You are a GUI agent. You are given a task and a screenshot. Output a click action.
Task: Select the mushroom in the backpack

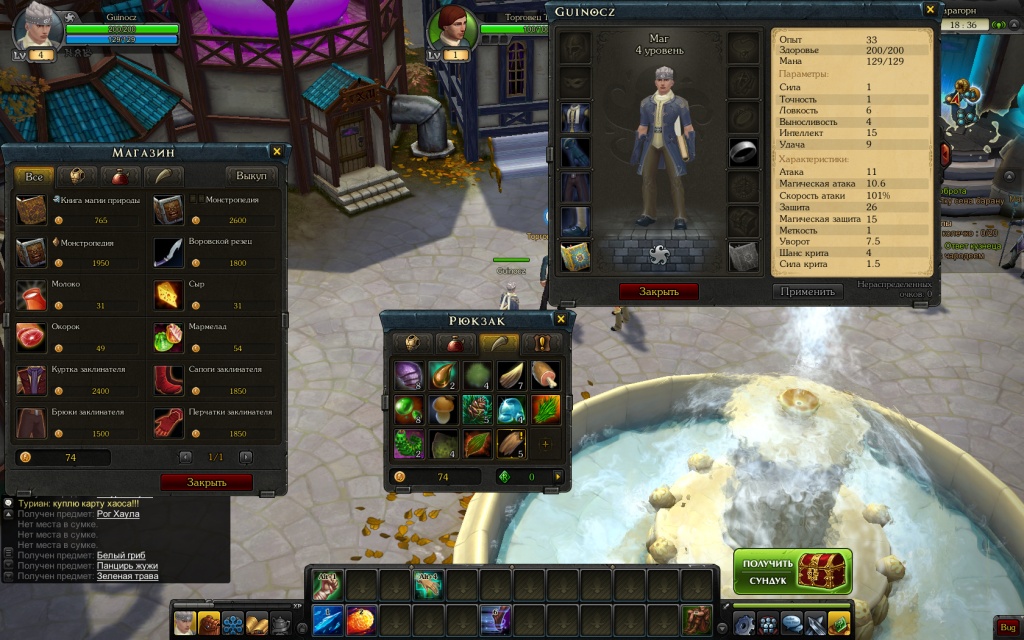coord(441,410)
